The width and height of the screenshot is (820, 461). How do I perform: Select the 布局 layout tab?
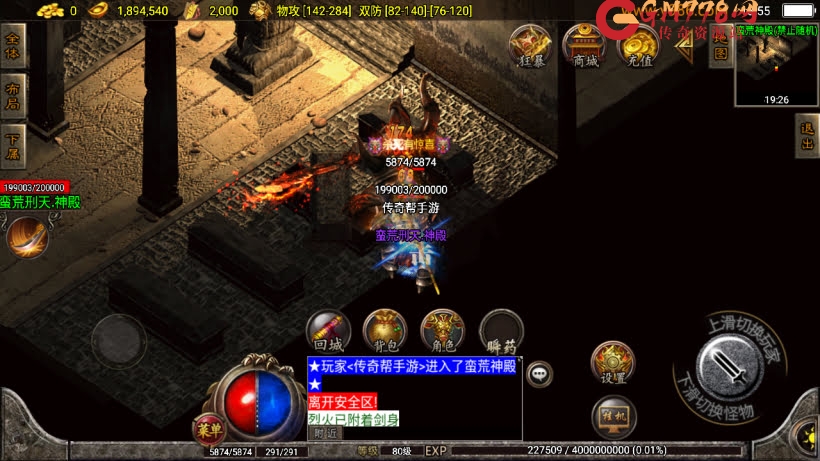(13, 93)
